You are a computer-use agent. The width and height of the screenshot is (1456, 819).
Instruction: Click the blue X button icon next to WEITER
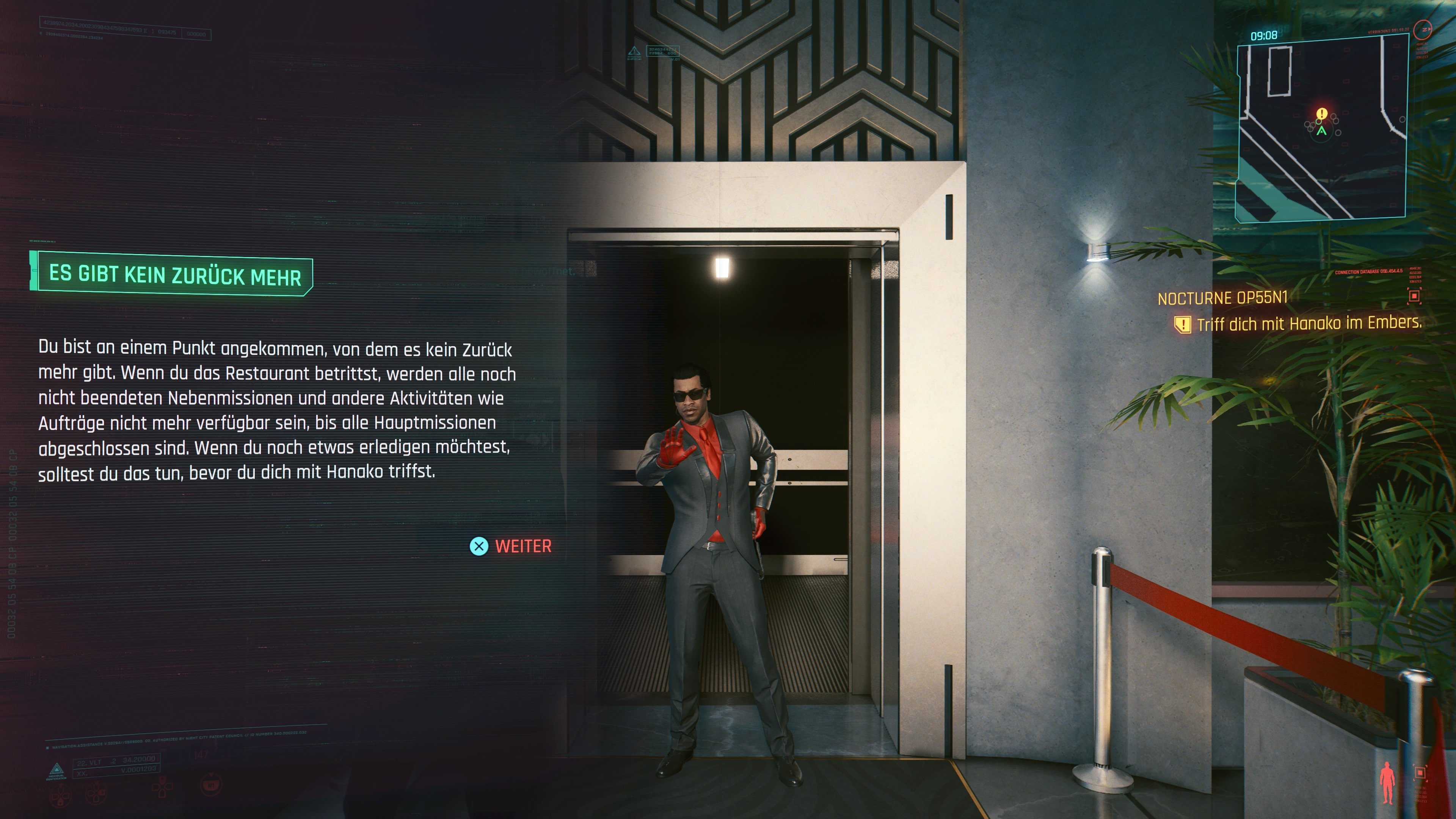point(479,546)
